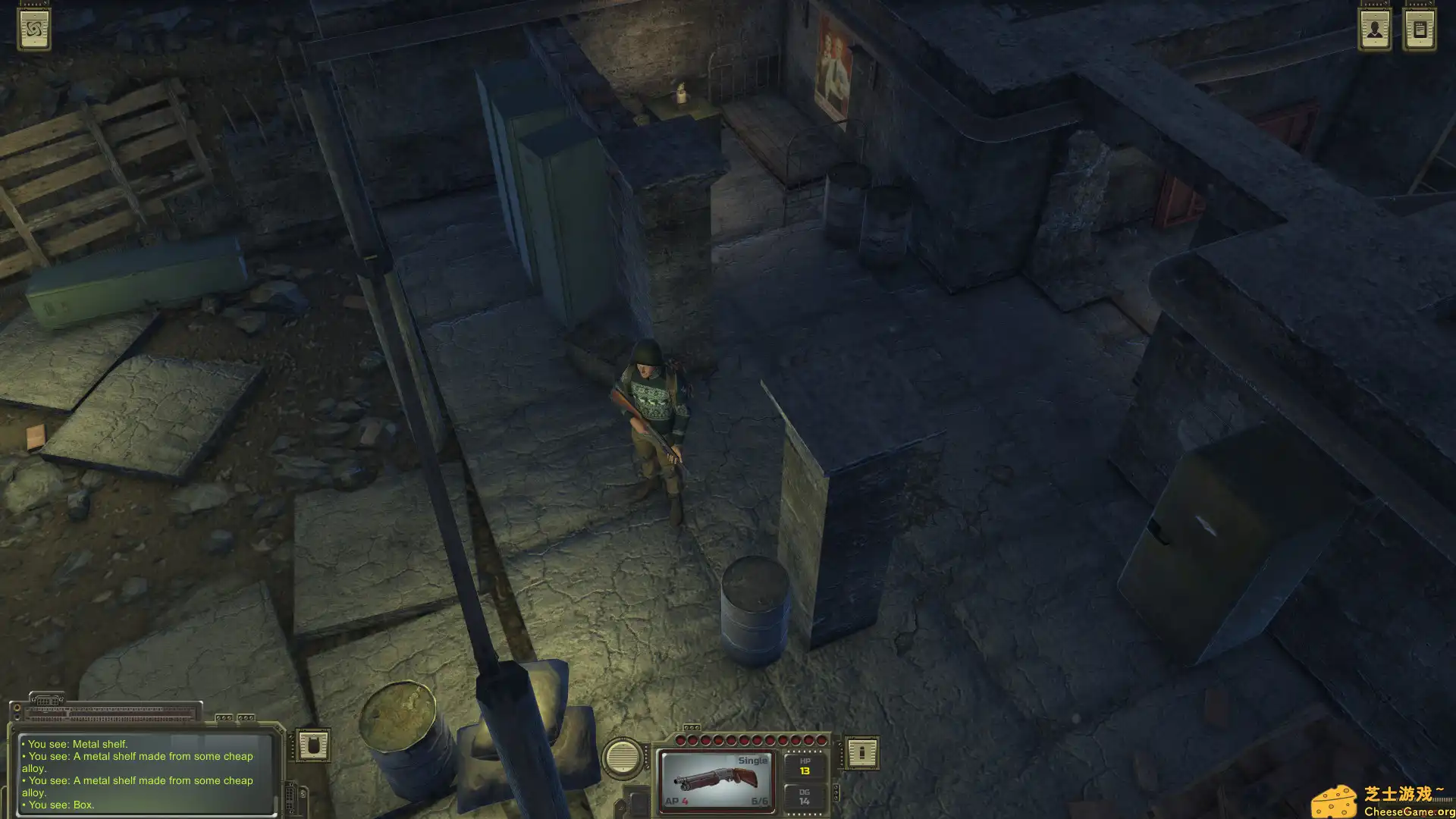1456x819 pixels.
Task: Select the shotgun weapon slot
Action: pyautogui.click(x=716, y=780)
